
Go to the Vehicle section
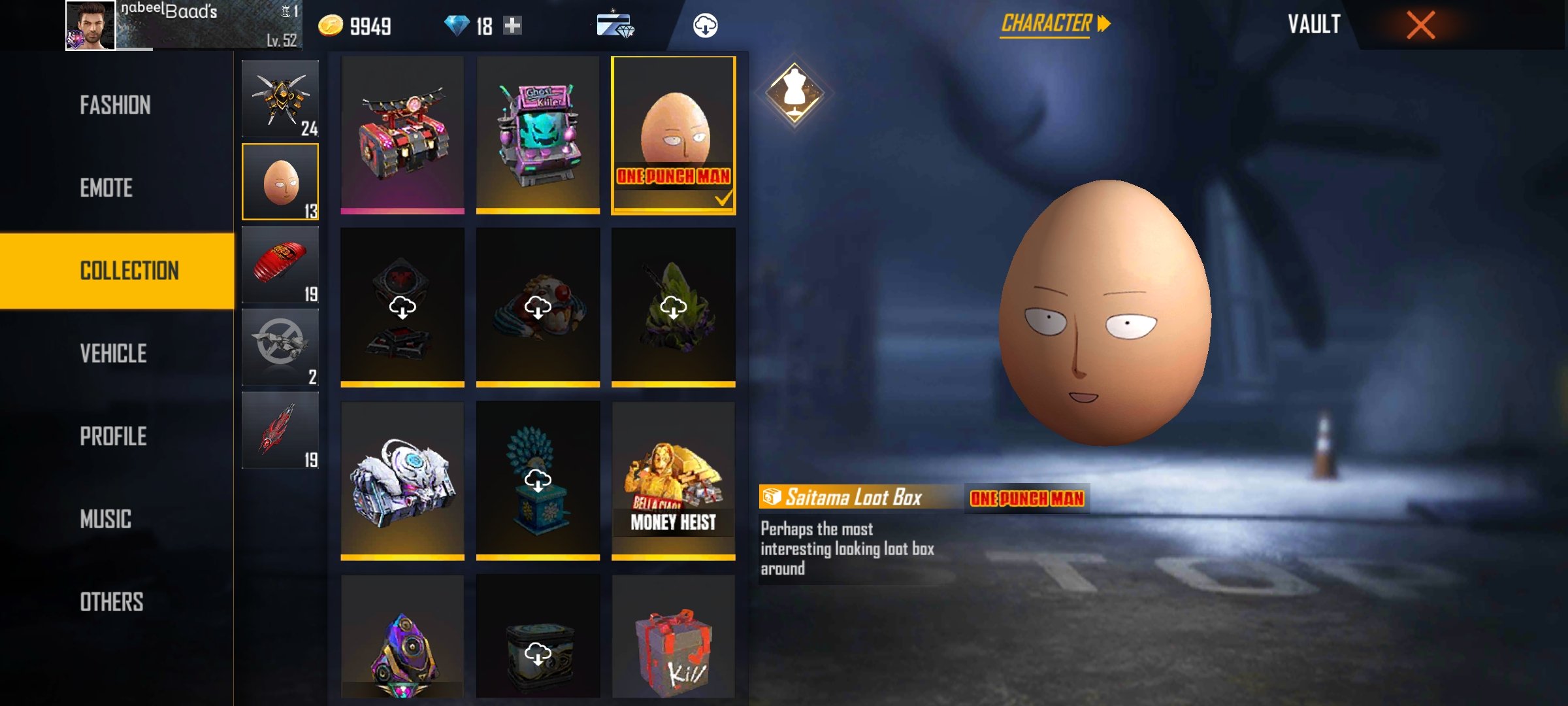click(113, 354)
